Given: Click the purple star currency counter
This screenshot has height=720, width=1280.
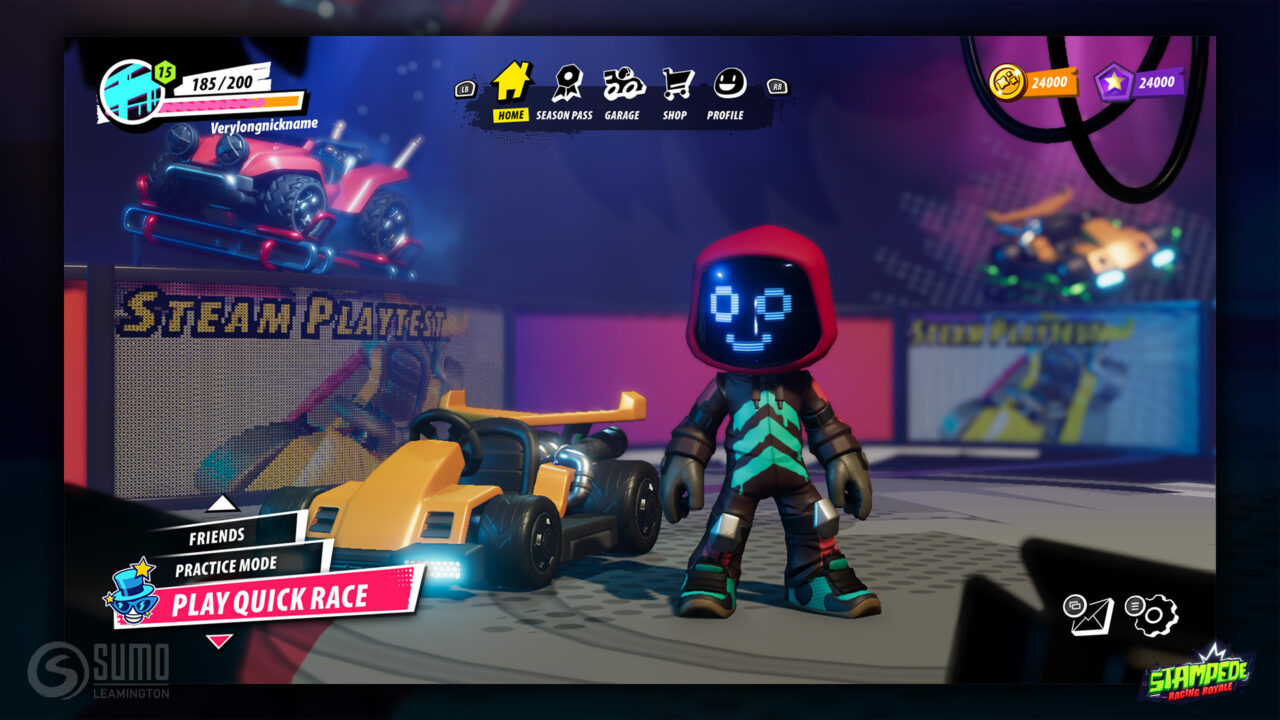Looking at the screenshot, I should pyautogui.click(x=1139, y=83).
